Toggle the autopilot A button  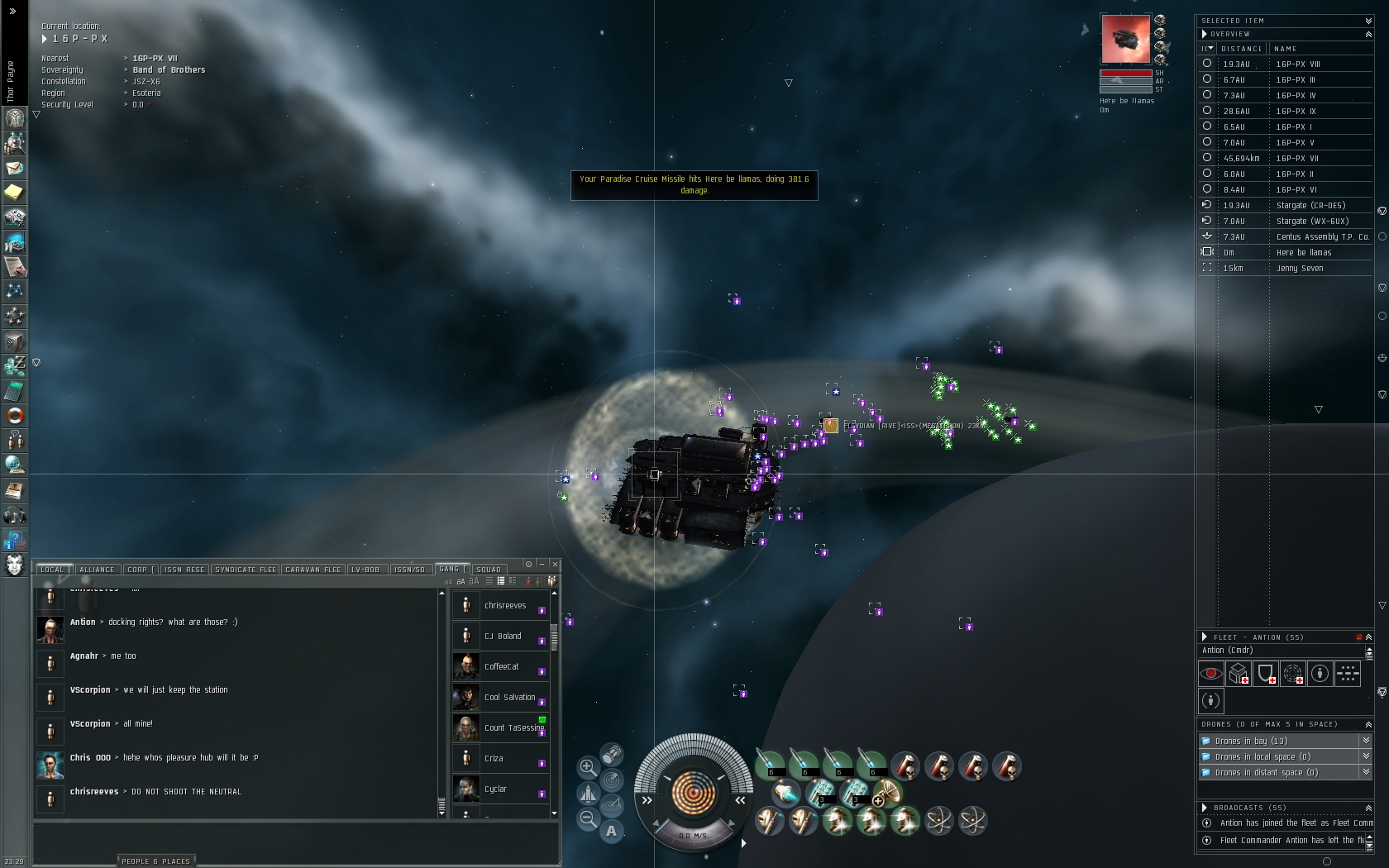pos(611,831)
